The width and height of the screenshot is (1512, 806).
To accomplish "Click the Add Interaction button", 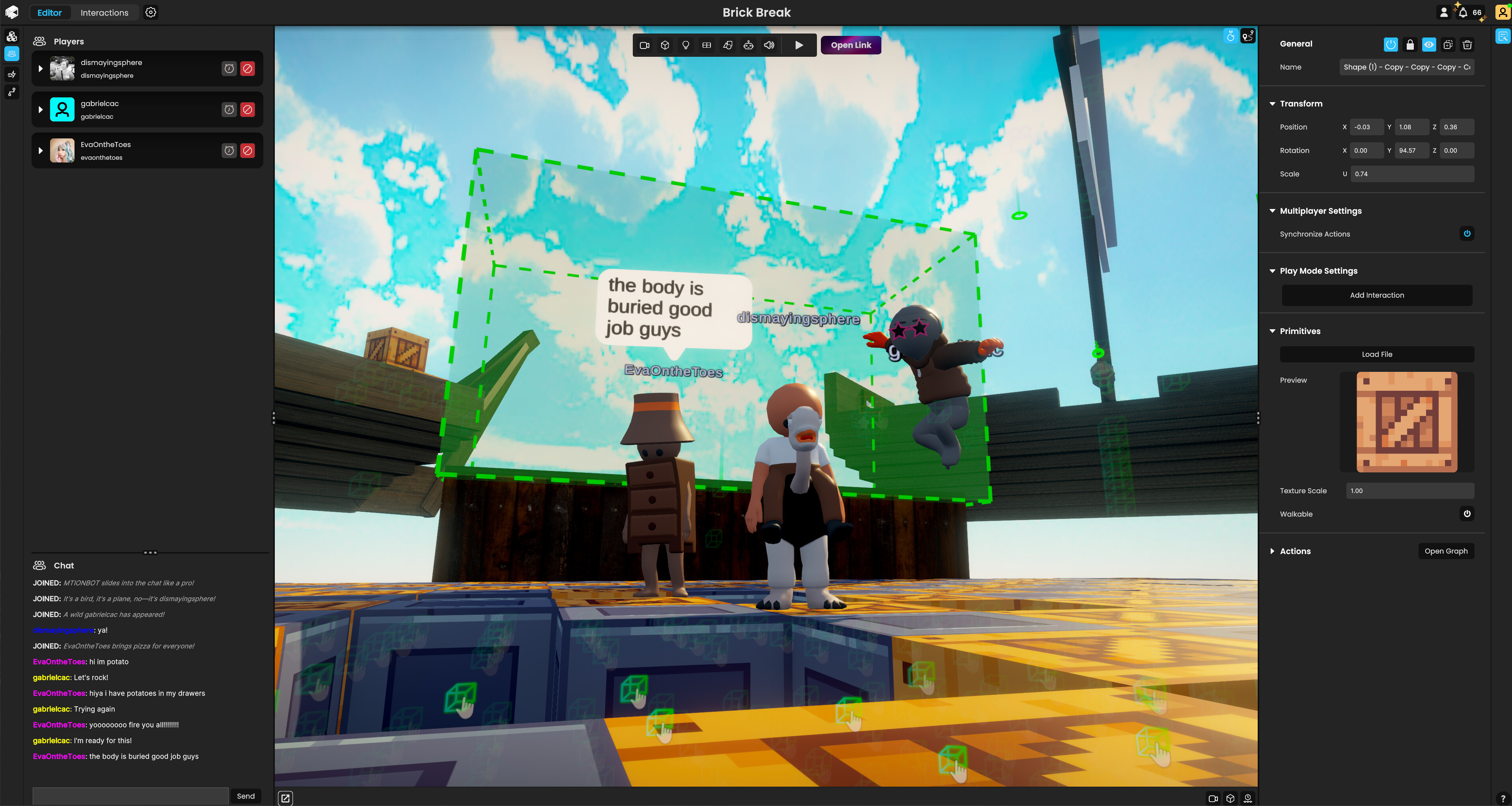I will 1376,295.
